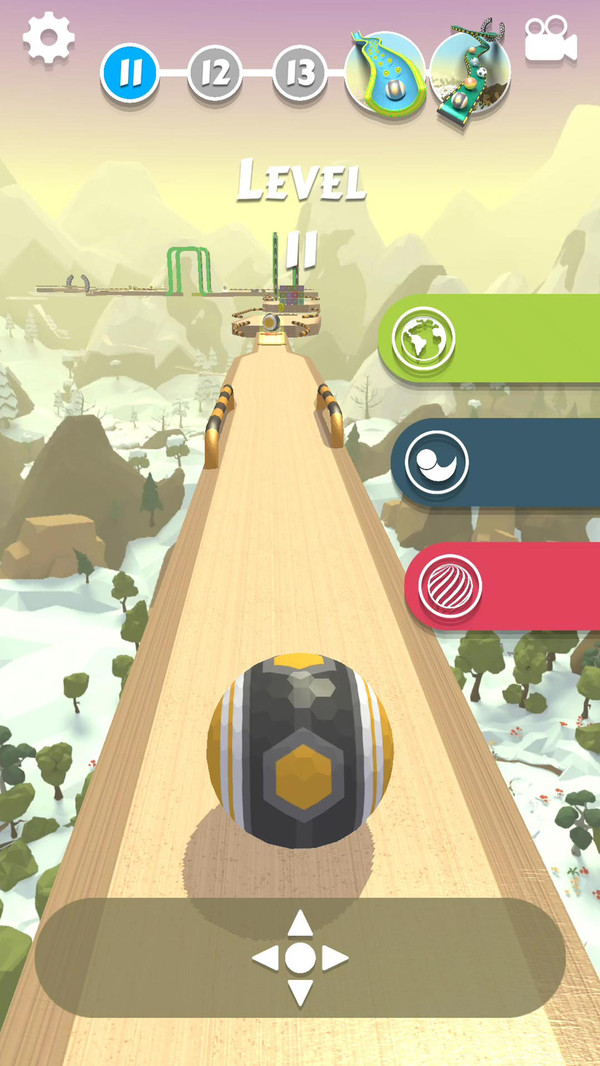Open the green track bonus level thumbnail
Viewport: 600px width, 1066px height.
[385, 72]
